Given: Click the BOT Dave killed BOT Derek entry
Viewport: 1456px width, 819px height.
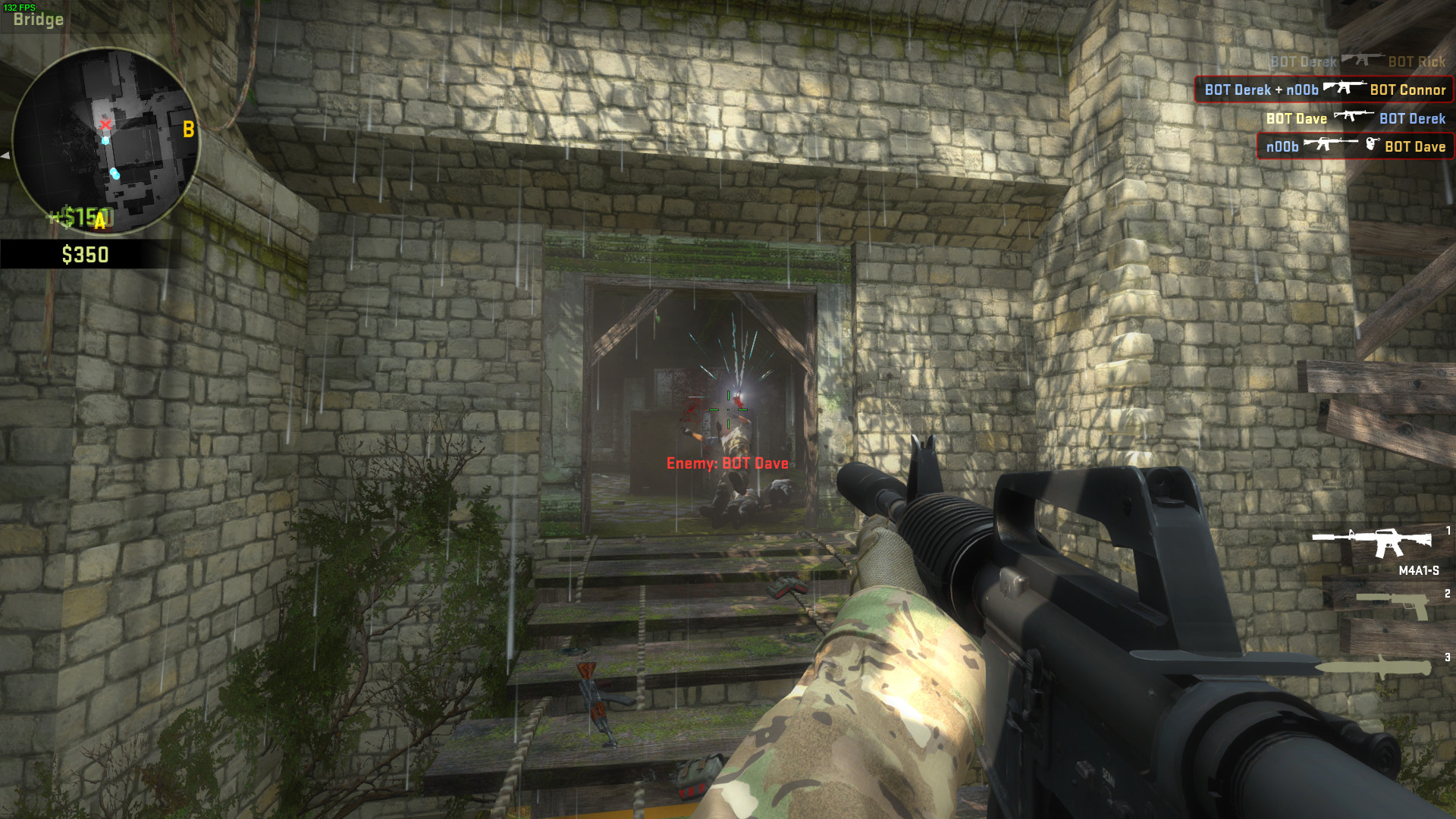Looking at the screenshot, I should pyautogui.click(x=1355, y=118).
